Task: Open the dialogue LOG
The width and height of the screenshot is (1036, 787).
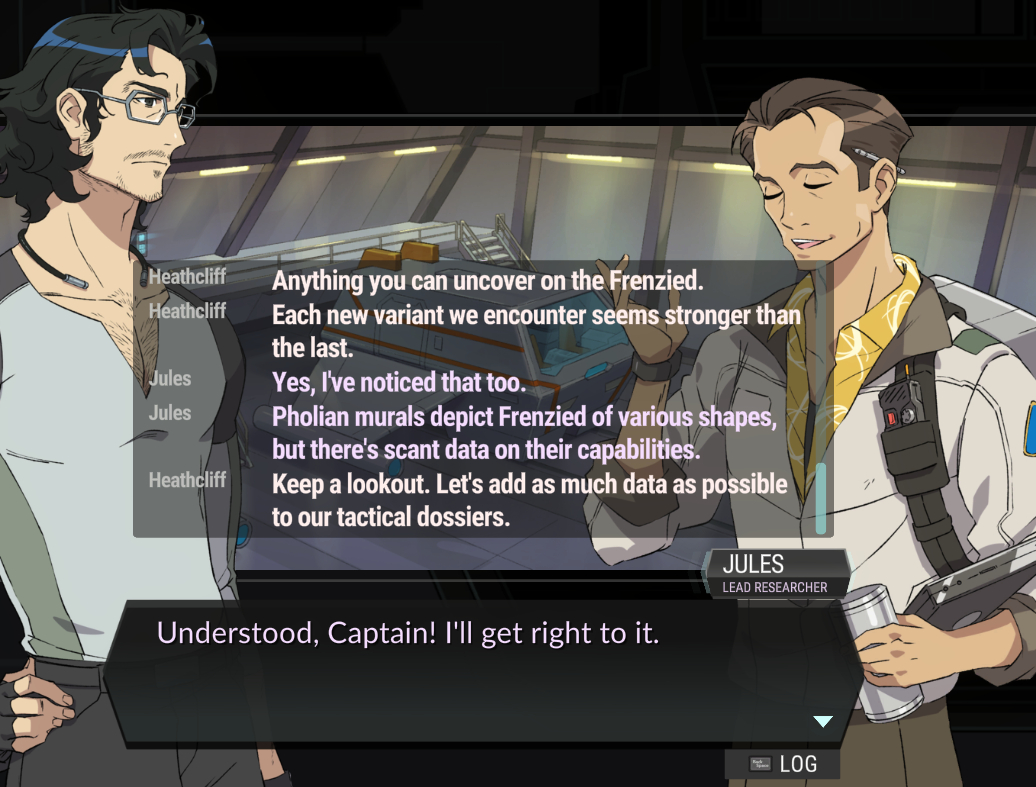Action: [783, 764]
